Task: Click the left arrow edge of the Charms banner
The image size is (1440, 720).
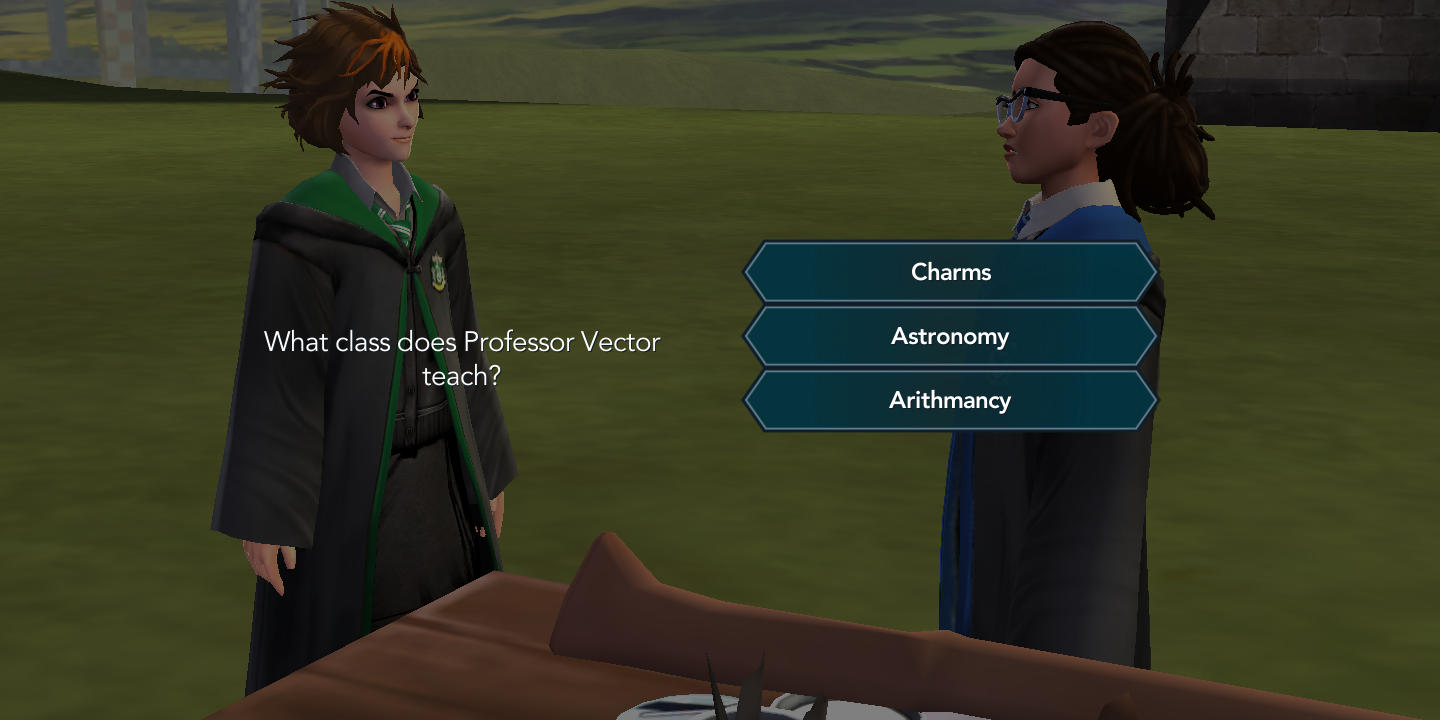Action: coord(750,271)
